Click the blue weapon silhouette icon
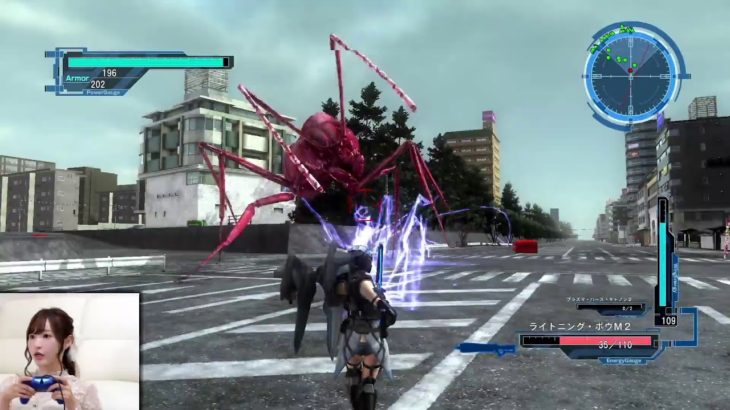 click(x=486, y=348)
